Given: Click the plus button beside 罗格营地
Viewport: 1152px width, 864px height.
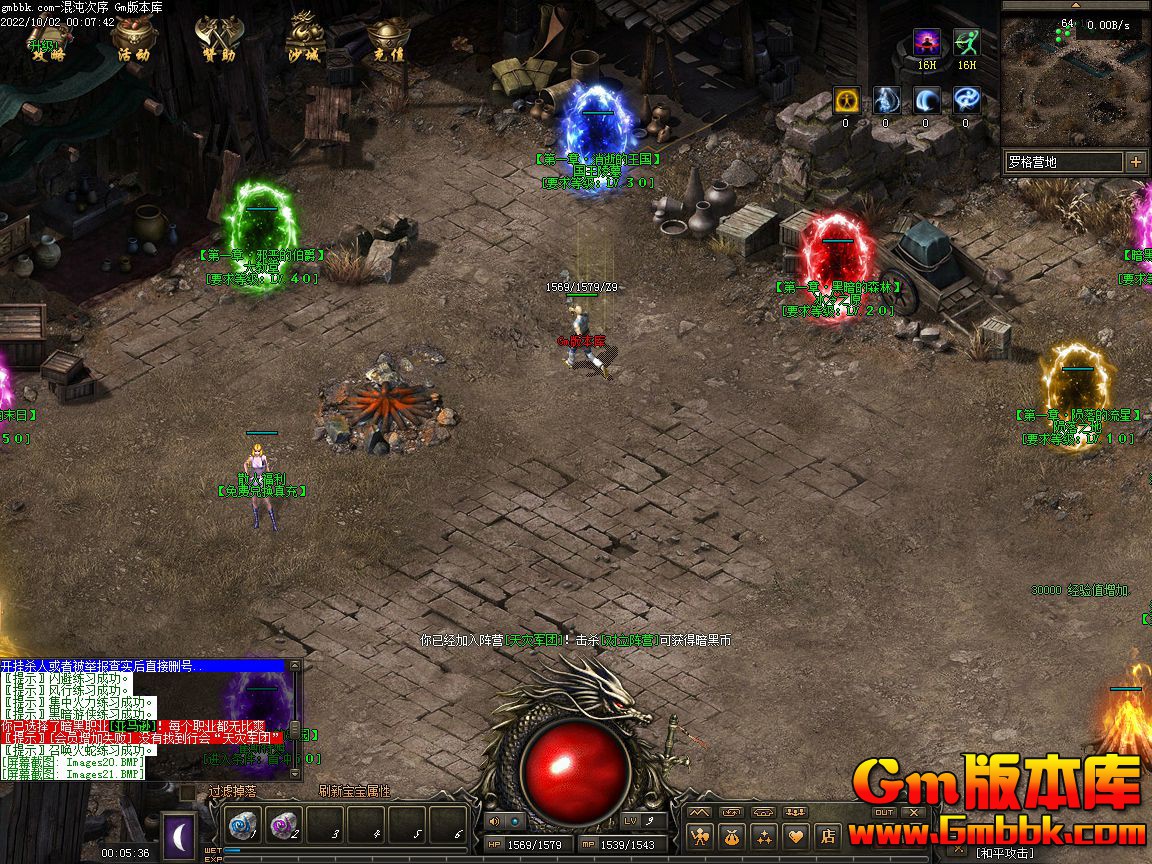Looking at the screenshot, I should point(1136,162).
